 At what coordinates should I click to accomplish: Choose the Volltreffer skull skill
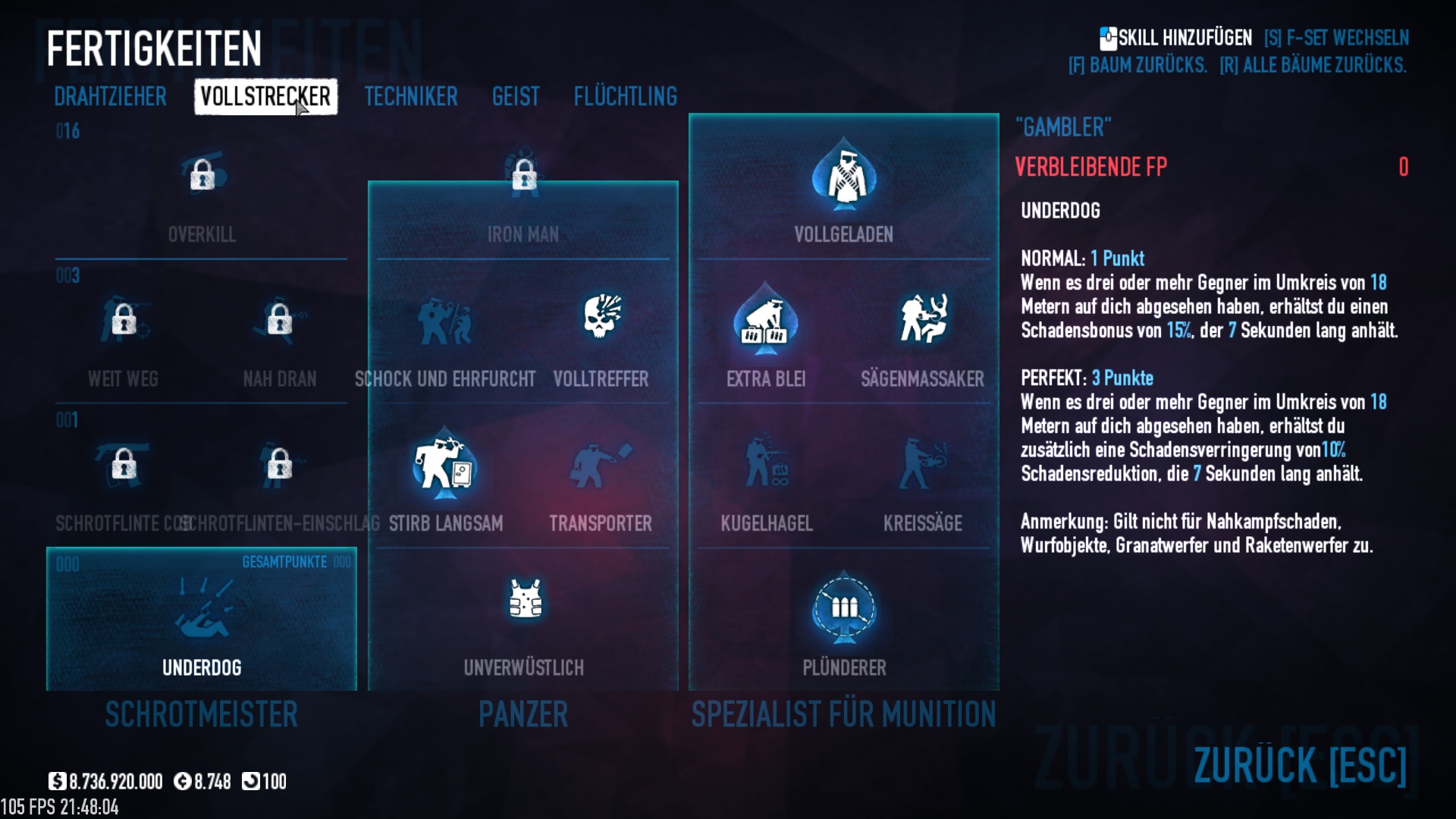(x=601, y=318)
